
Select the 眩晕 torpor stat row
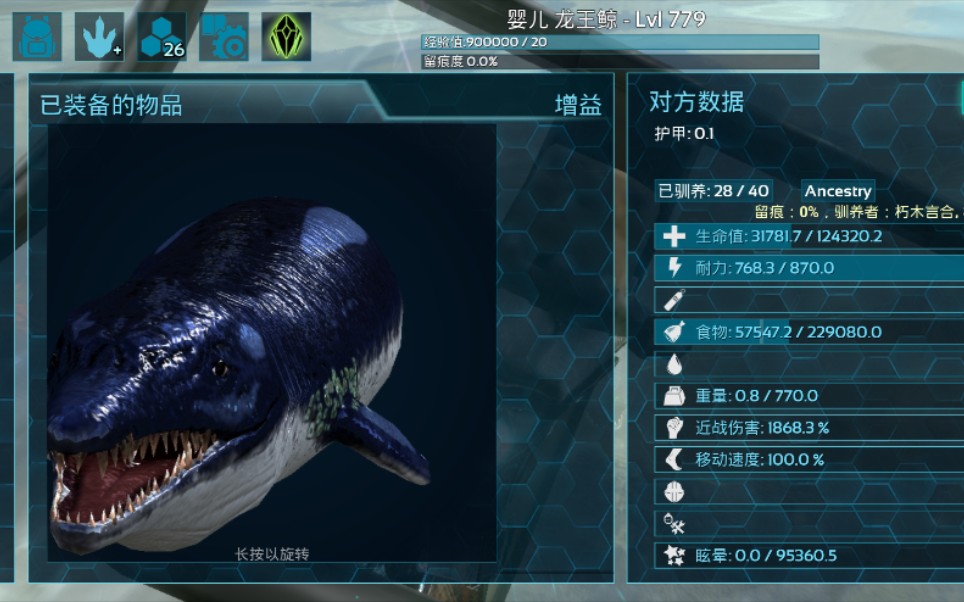(809, 555)
